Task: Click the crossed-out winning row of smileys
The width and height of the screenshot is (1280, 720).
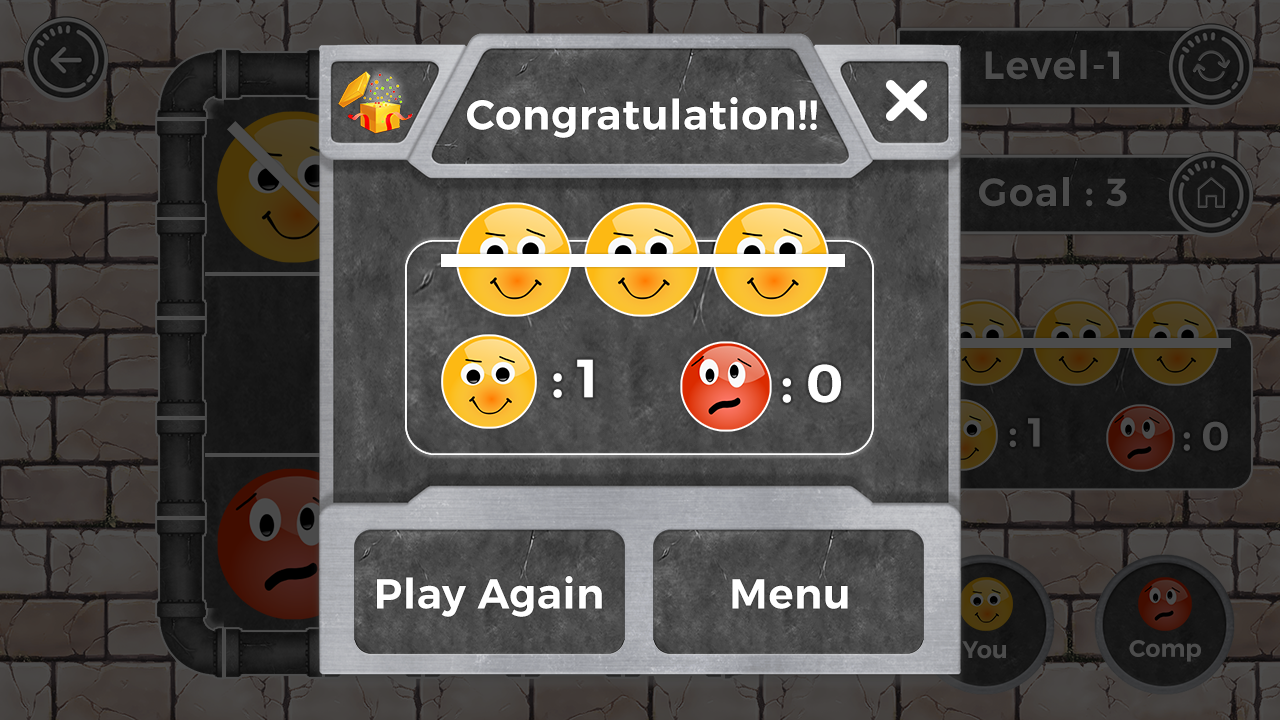Action: click(641, 258)
